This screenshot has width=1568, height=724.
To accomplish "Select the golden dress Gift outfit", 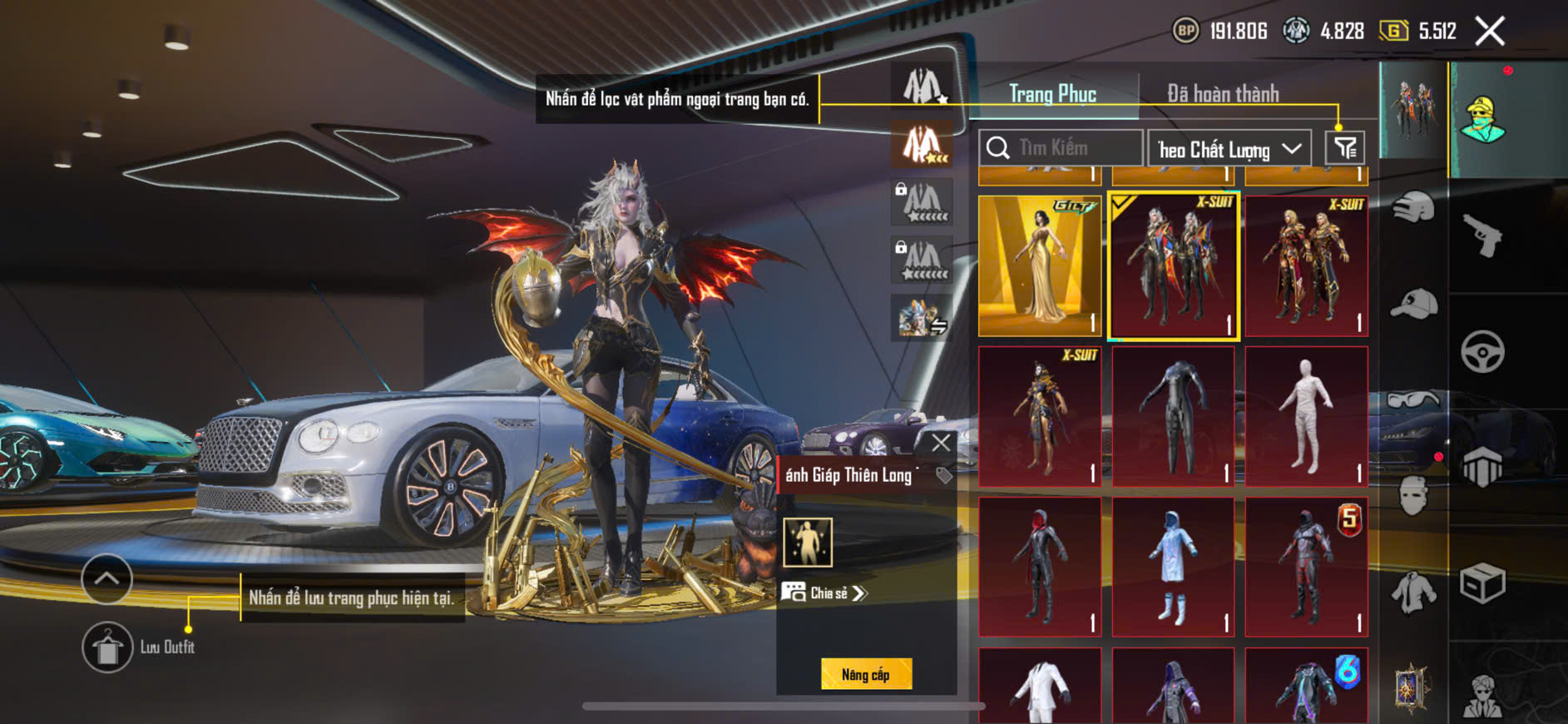I will coord(1040,265).
